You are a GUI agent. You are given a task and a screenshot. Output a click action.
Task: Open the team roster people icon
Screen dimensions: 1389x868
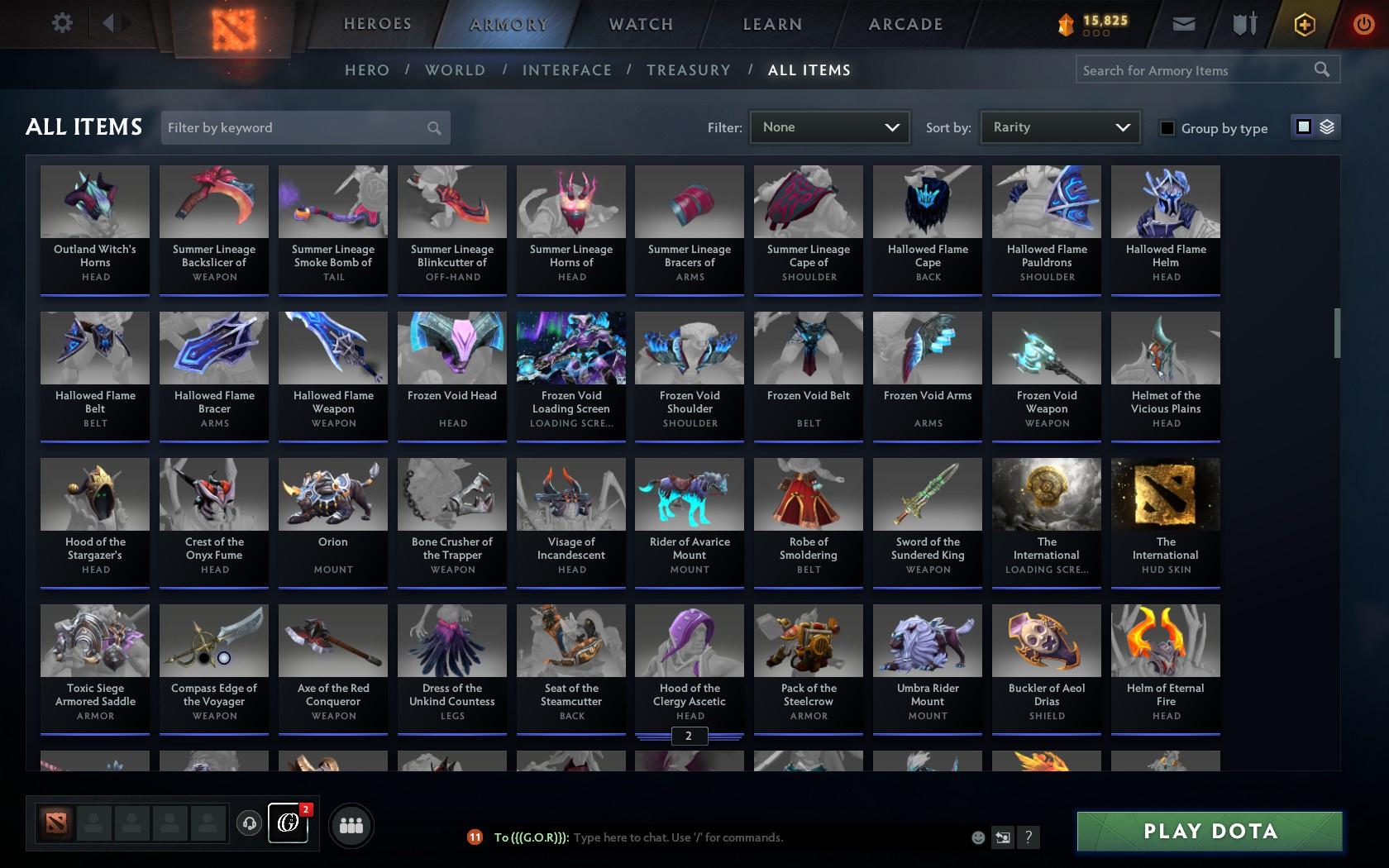coord(351,824)
